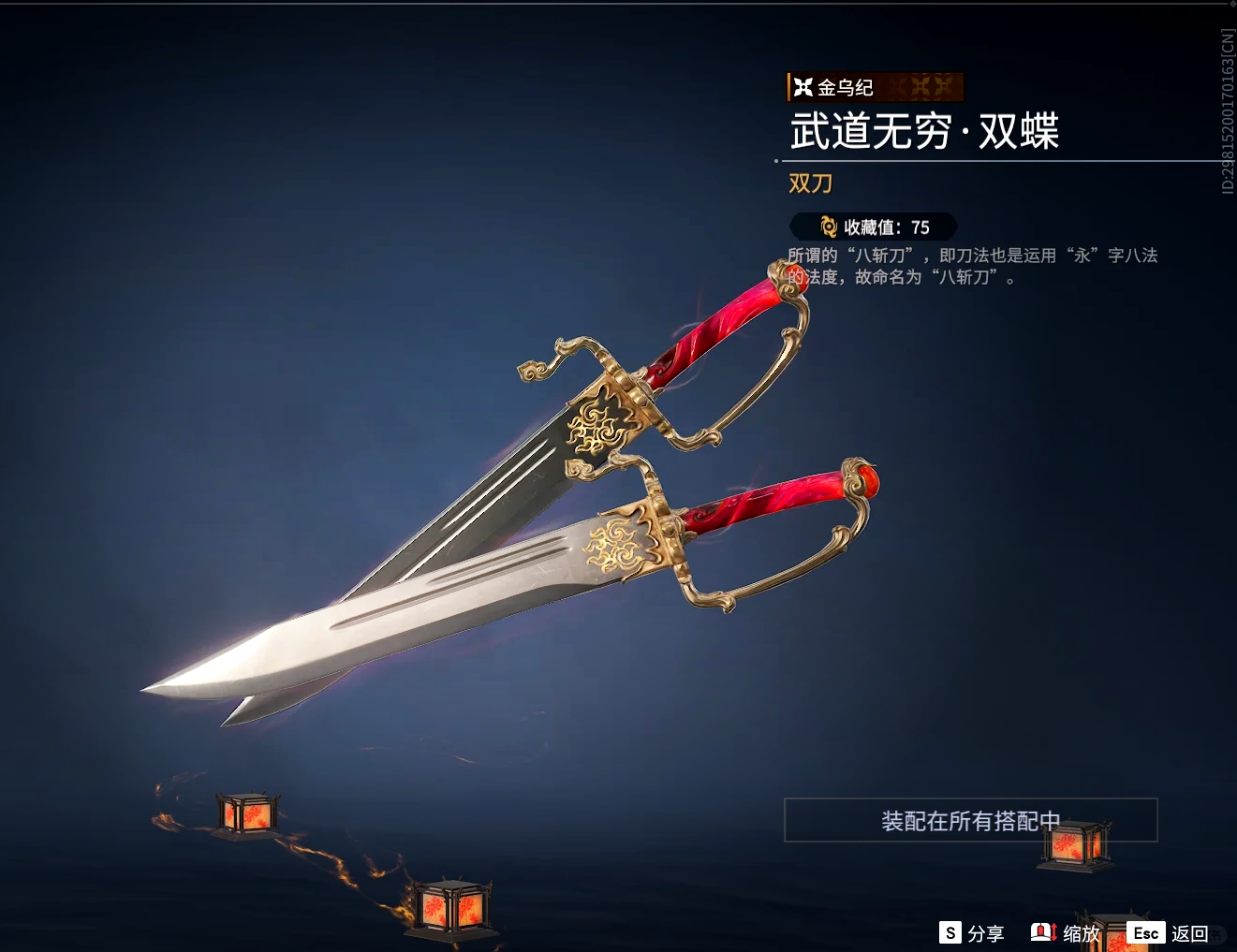Viewport: 1237px width, 952px height.
Task: Expand the 收藏值 collection value badge
Action: (x=873, y=226)
